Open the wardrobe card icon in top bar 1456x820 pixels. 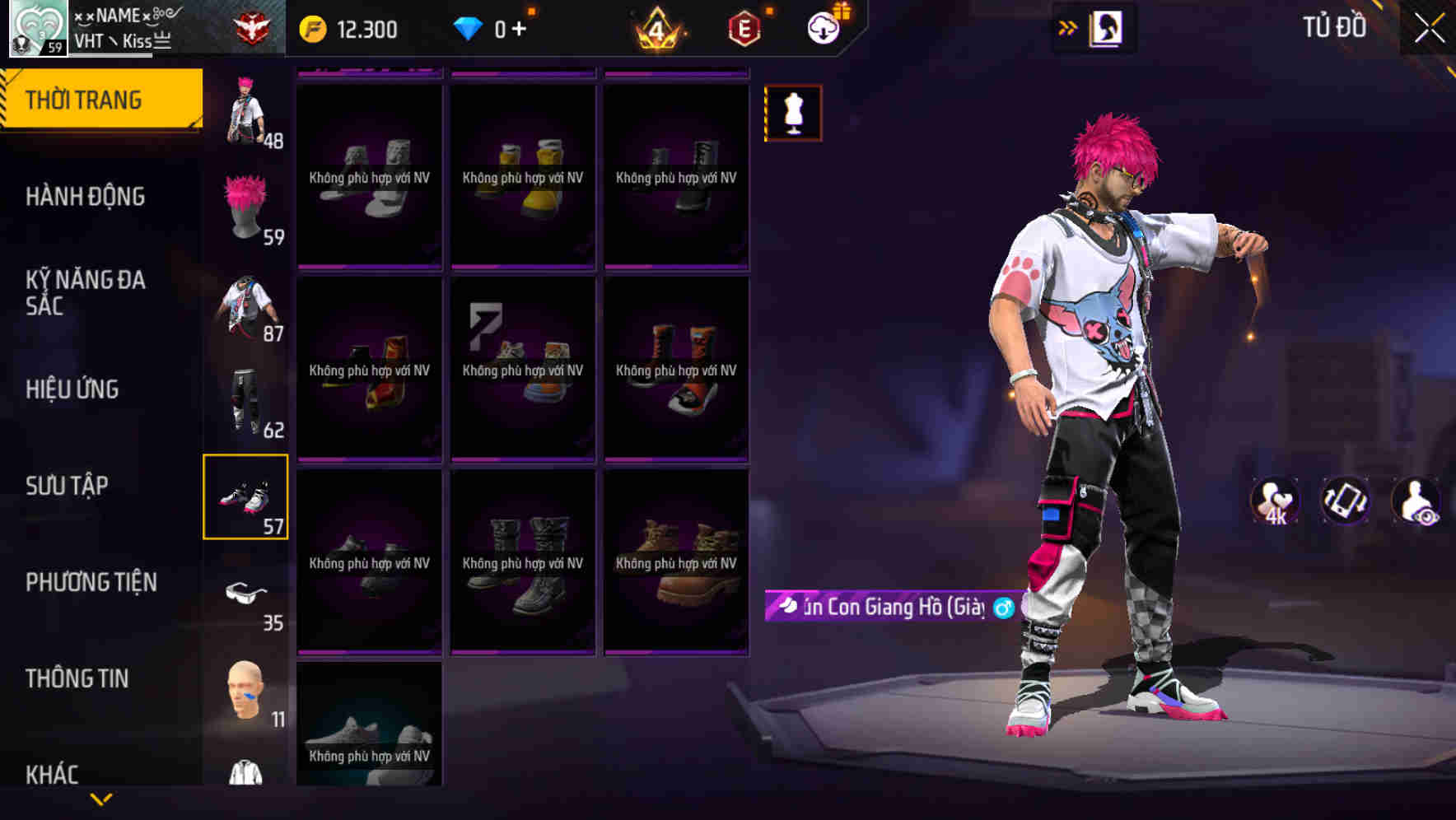tap(1108, 26)
